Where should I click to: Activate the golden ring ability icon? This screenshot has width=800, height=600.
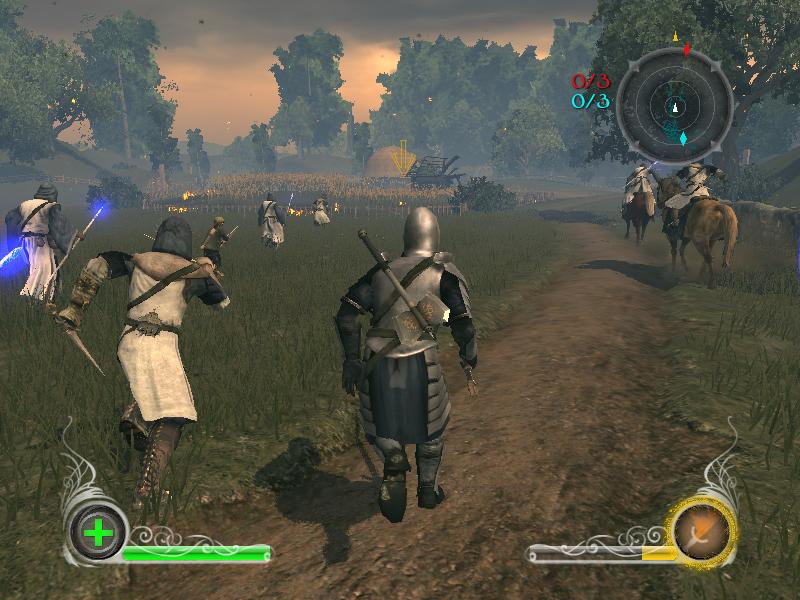pos(703,531)
